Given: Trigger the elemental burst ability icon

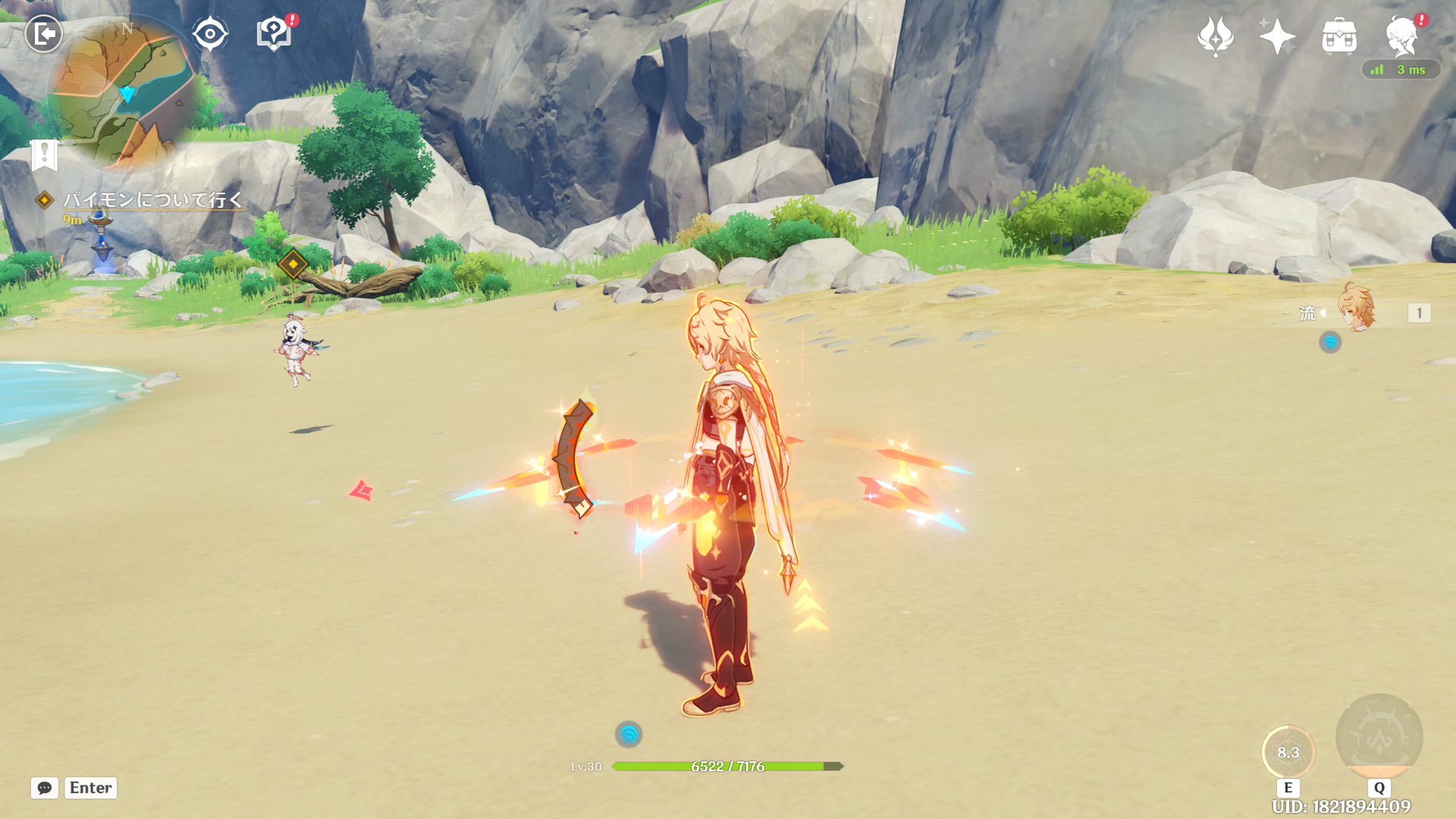Looking at the screenshot, I should [1379, 737].
